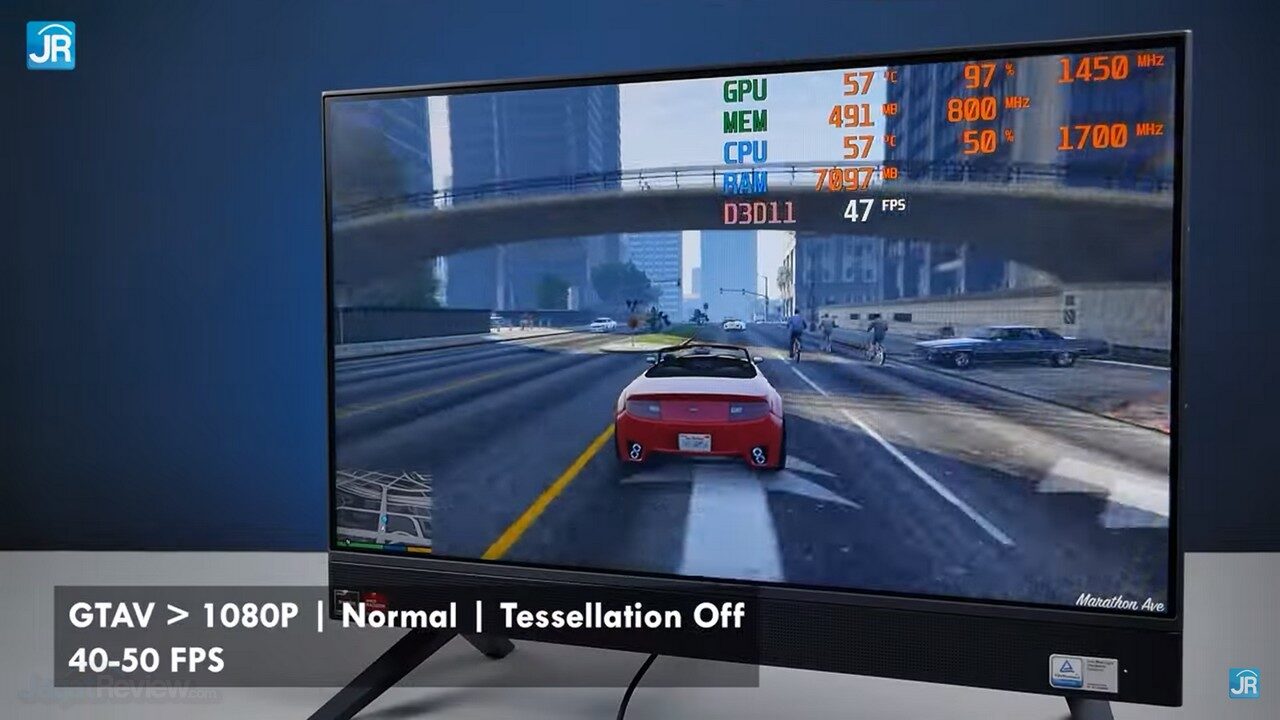The width and height of the screenshot is (1280, 720).
Task: Click the GTA V minimap radar
Action: 383,508
